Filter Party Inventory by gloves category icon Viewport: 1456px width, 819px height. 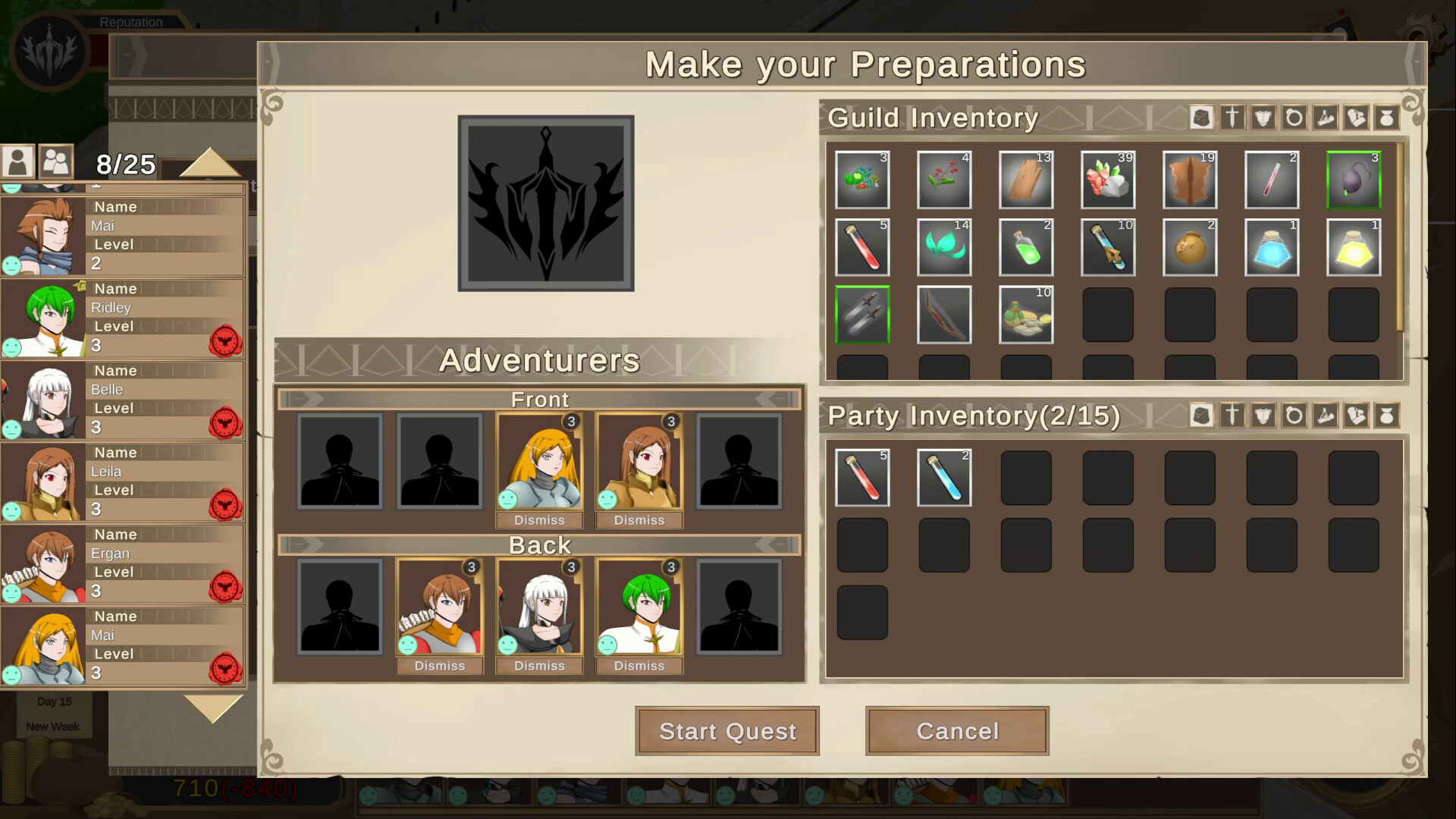1357,416
